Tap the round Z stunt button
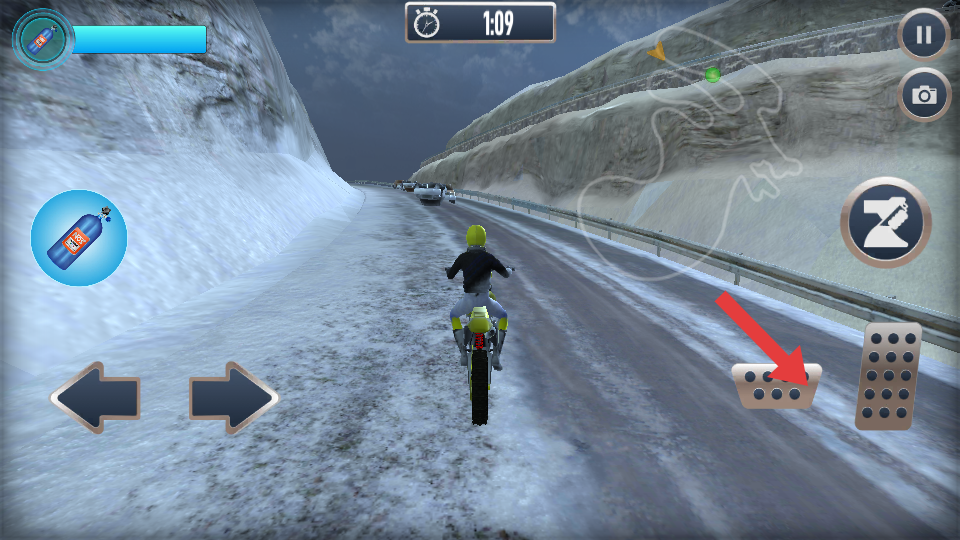Image resolution: width=960 pixels, height=540 pixels. 886,222
